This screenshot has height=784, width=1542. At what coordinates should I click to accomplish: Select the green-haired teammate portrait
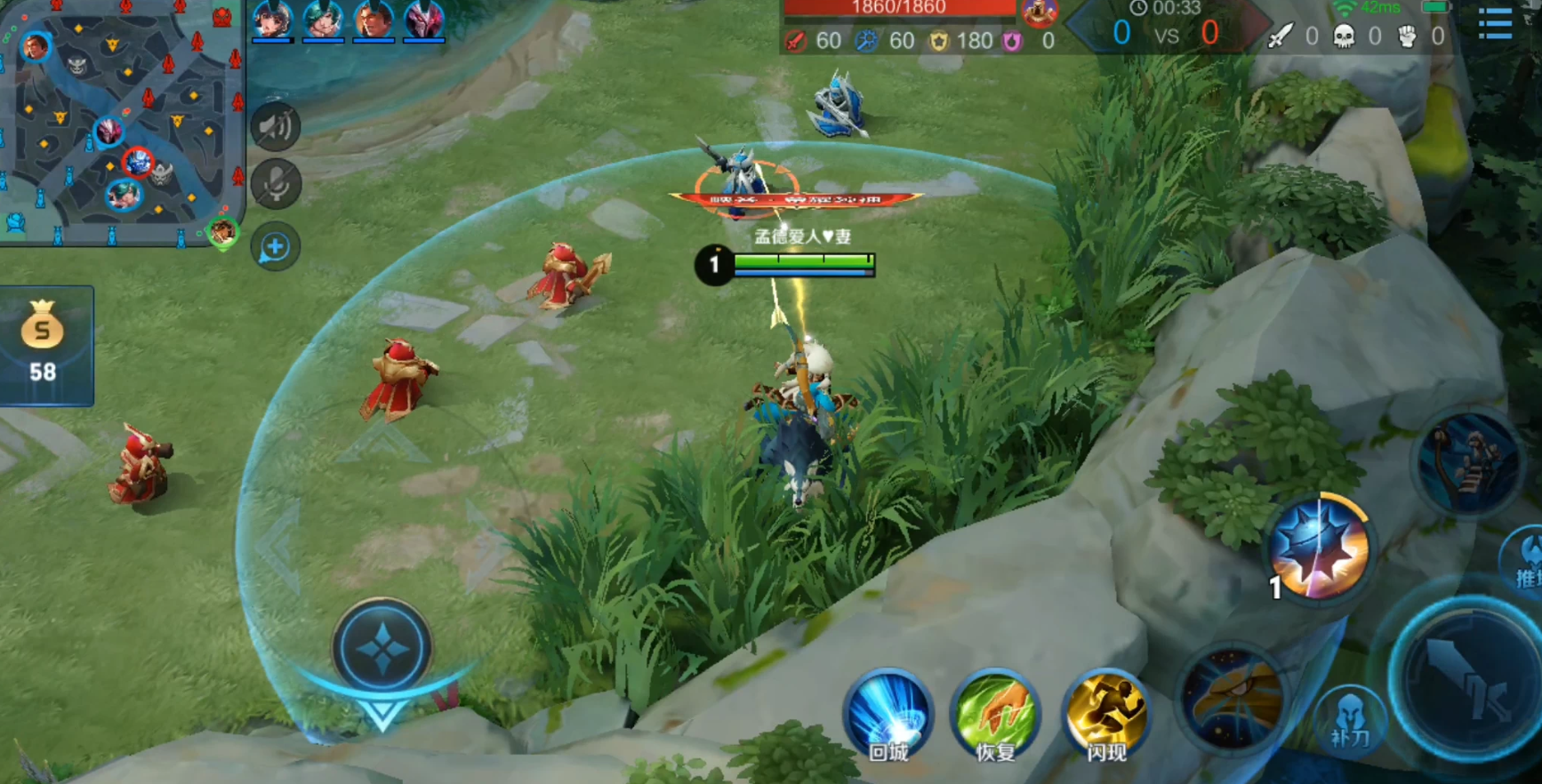tap(323, 20)
